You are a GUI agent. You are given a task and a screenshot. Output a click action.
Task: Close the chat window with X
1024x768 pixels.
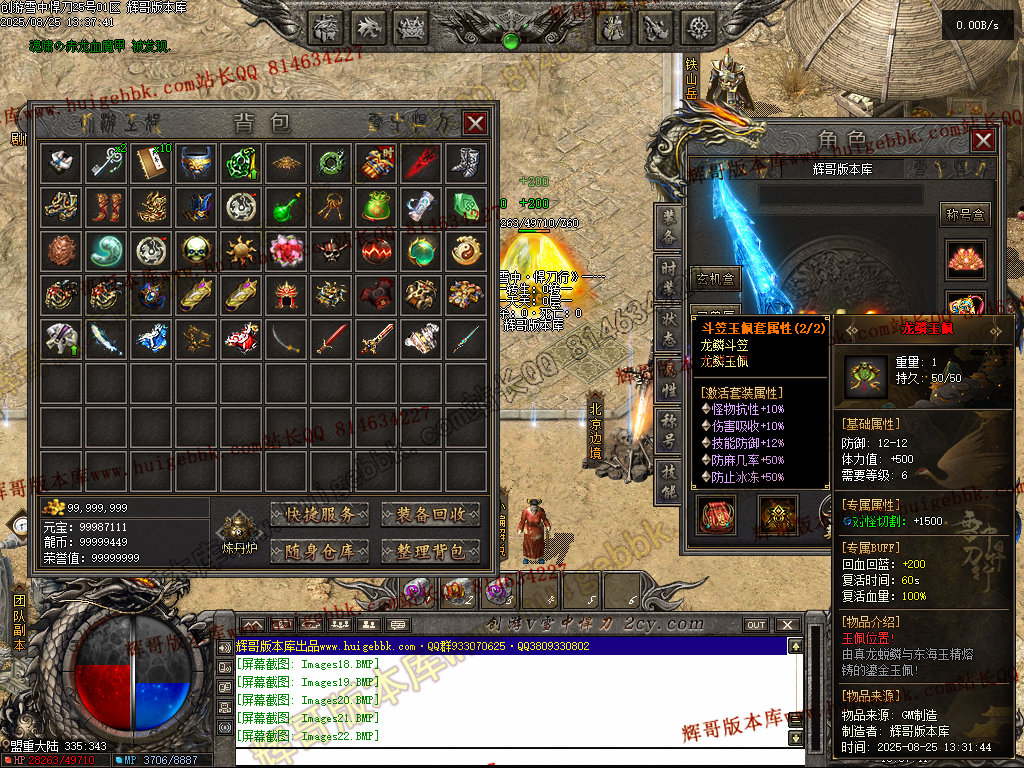789,625
